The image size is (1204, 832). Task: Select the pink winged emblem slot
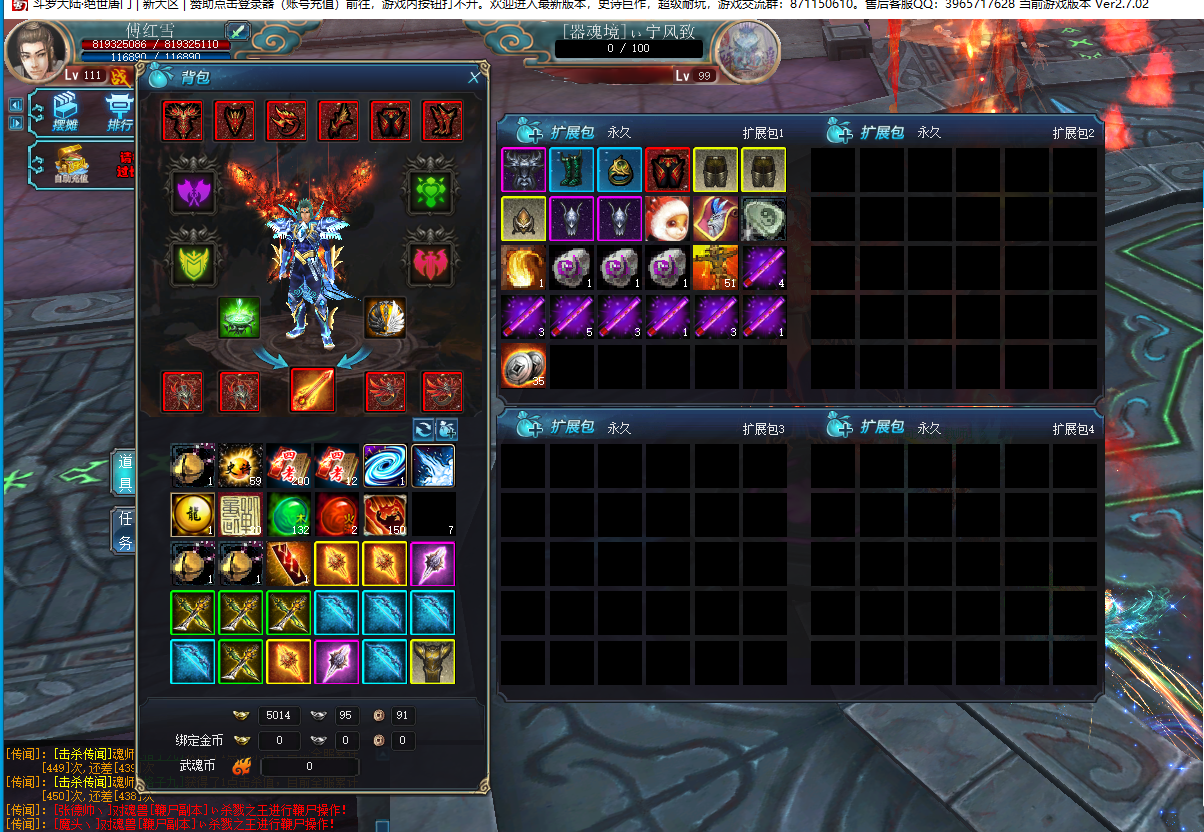(x=432, y=262)
